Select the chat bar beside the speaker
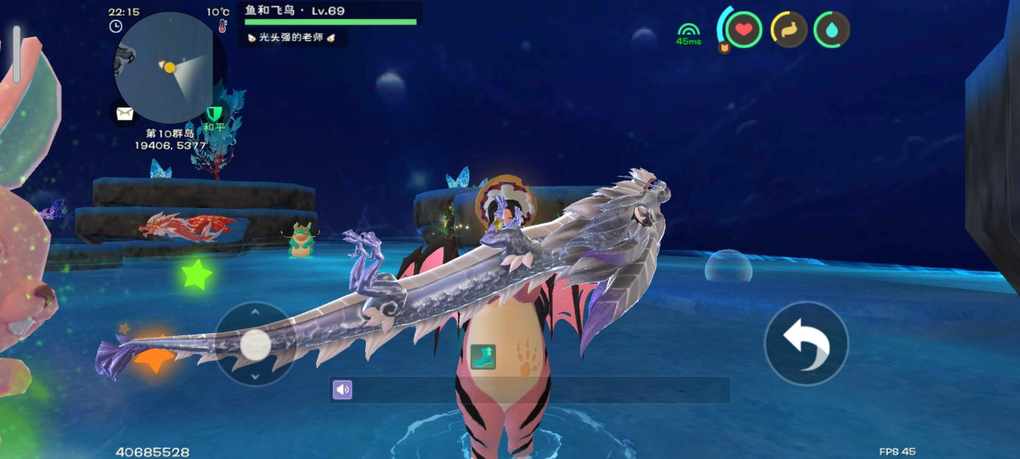 click(540, 390)
